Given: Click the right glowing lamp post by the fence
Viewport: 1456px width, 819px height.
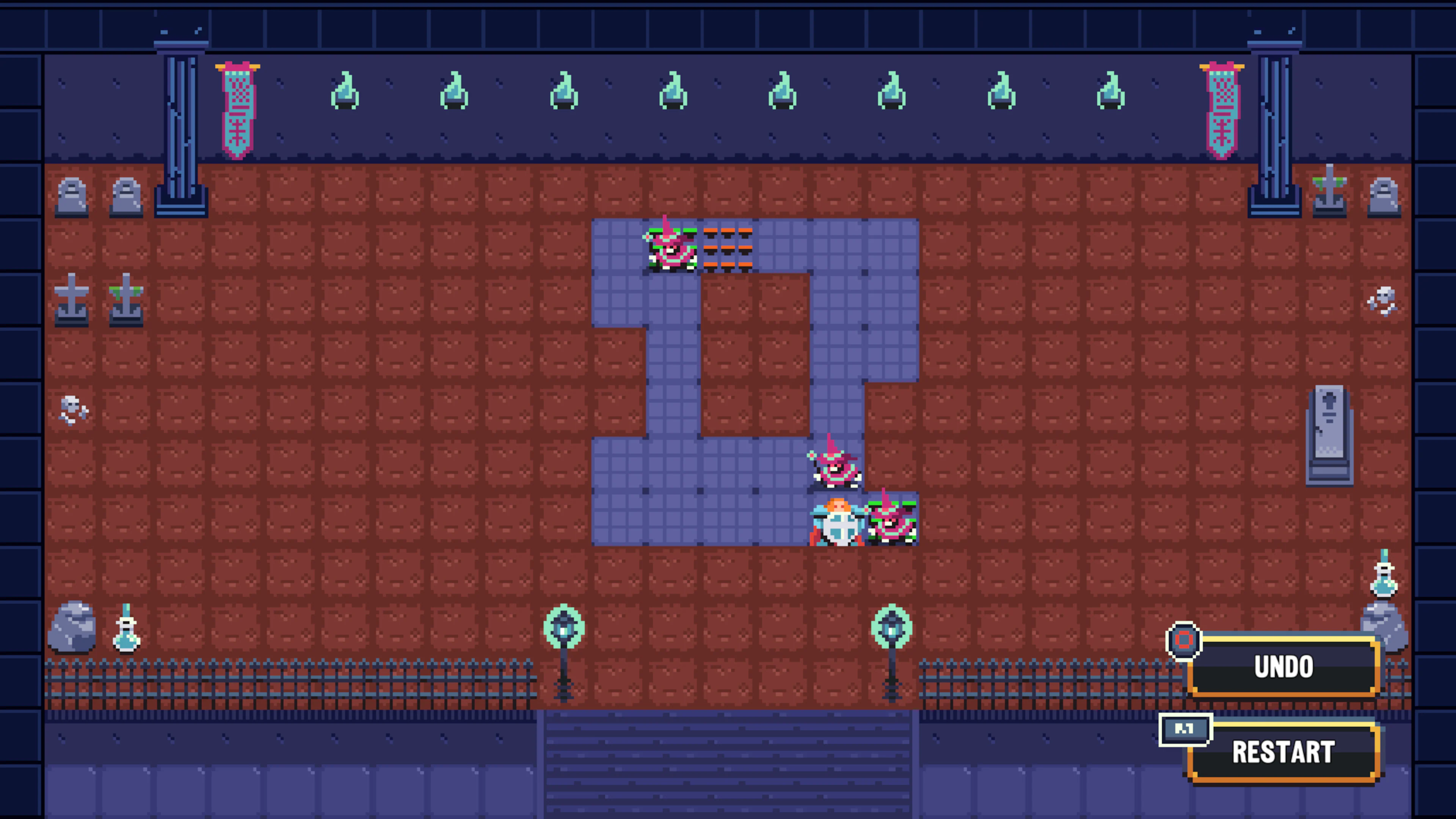Looking at the screenshot, I should click(x=892, y=628).
